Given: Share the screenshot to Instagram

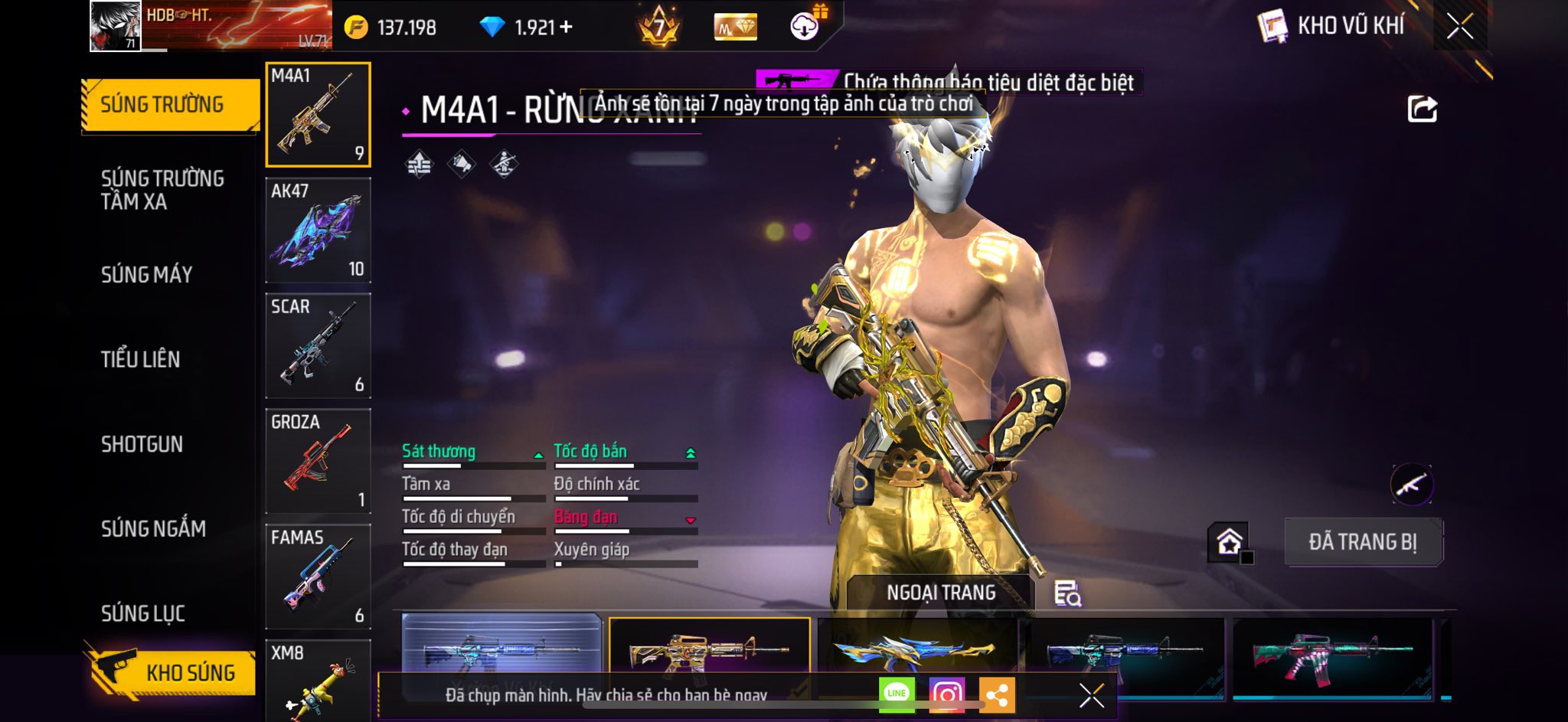Looking at the screenshot, I should pyautogui.click(x=946, y=694).
